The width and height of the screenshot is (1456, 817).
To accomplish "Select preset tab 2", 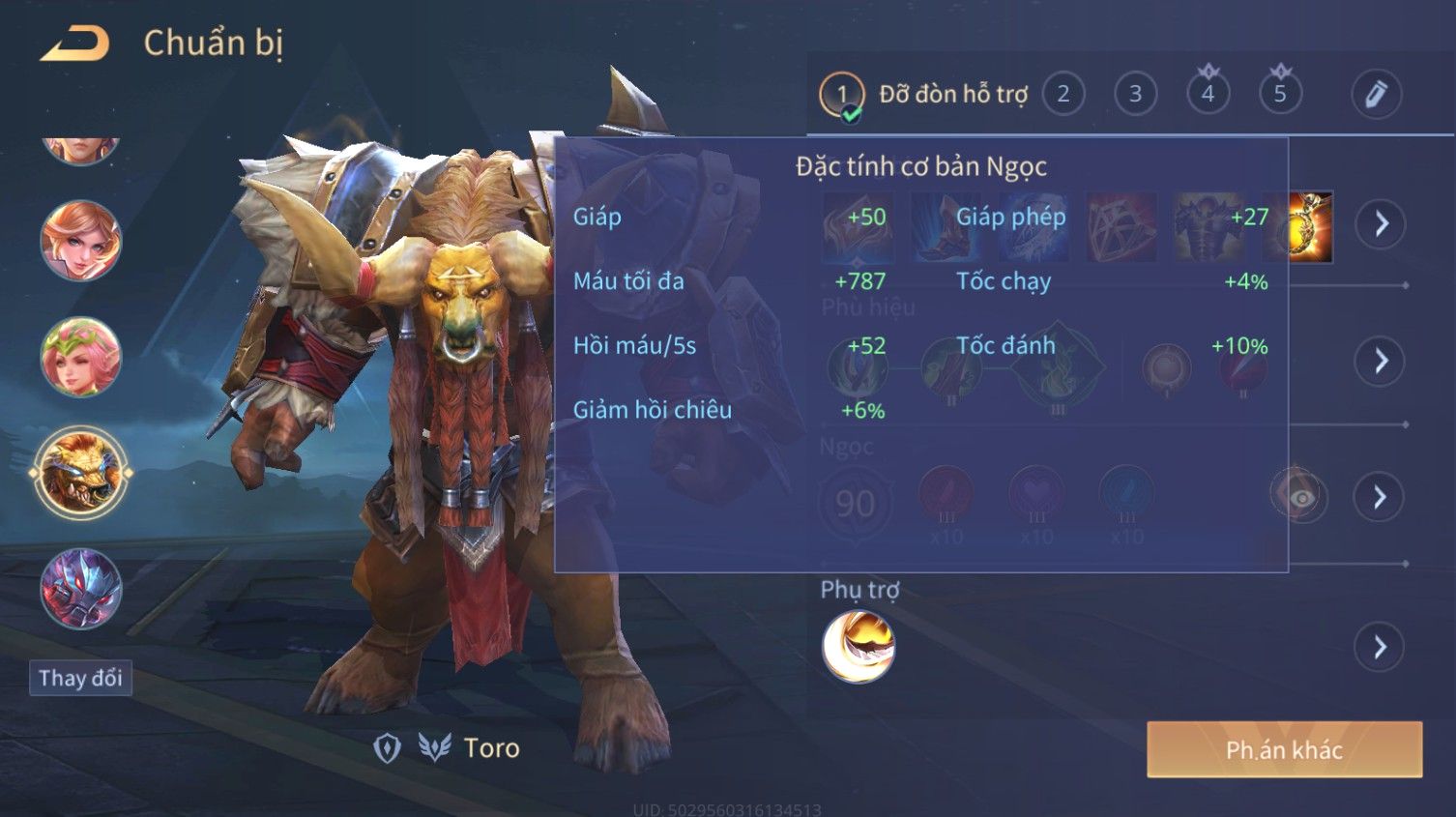I will [x=1063, y=94].
